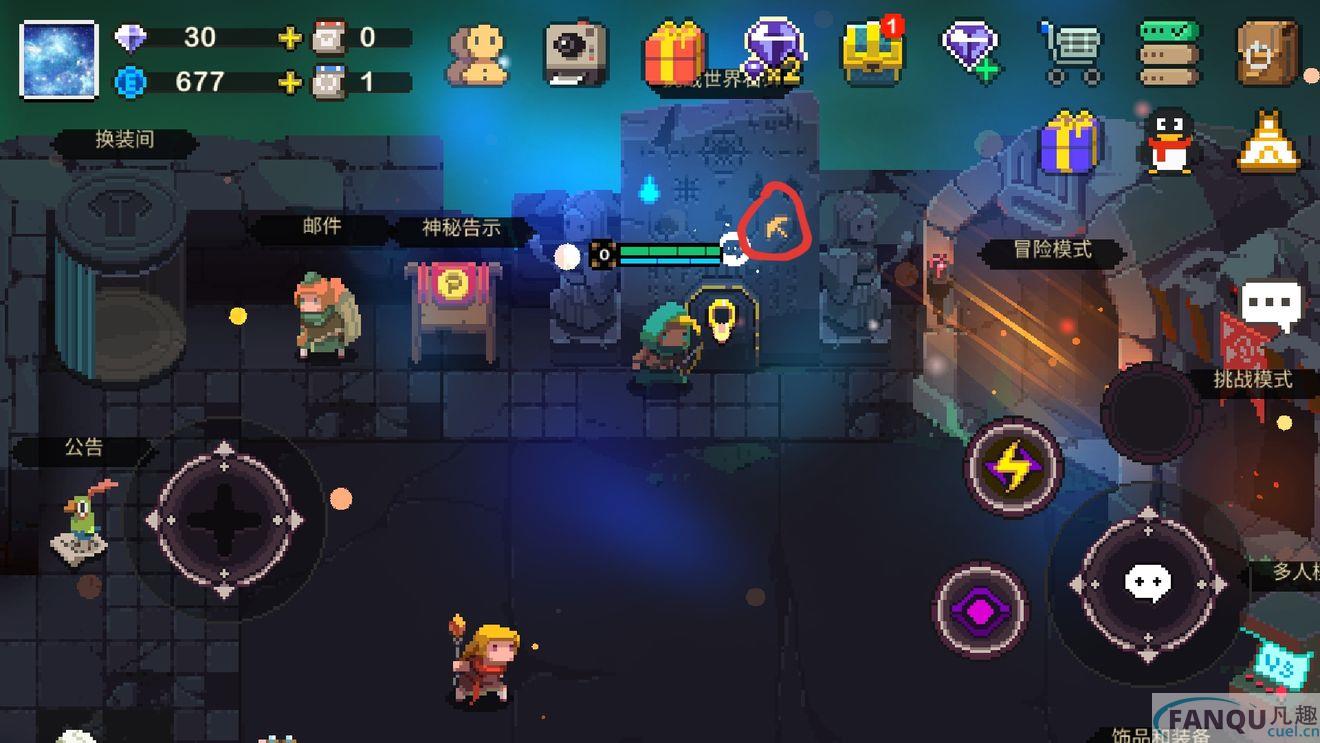The image size is (1320, 743).
Task: Tap the speech bubble interact button
Action: tap(1147, 583)
